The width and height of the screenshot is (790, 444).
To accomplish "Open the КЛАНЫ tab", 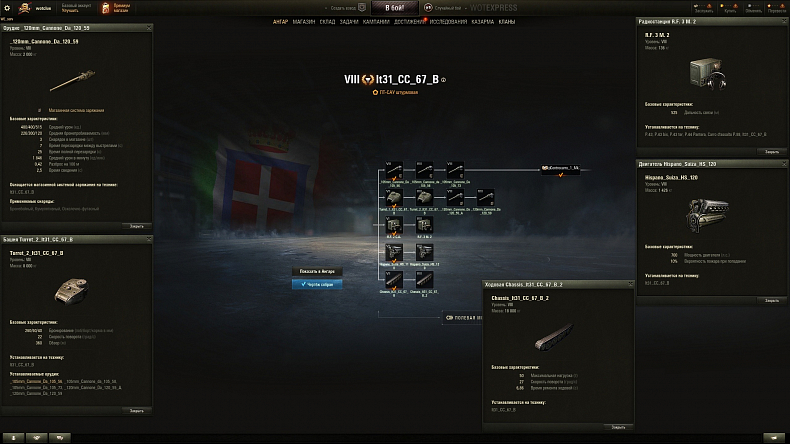I will click(x=507, y=21).
